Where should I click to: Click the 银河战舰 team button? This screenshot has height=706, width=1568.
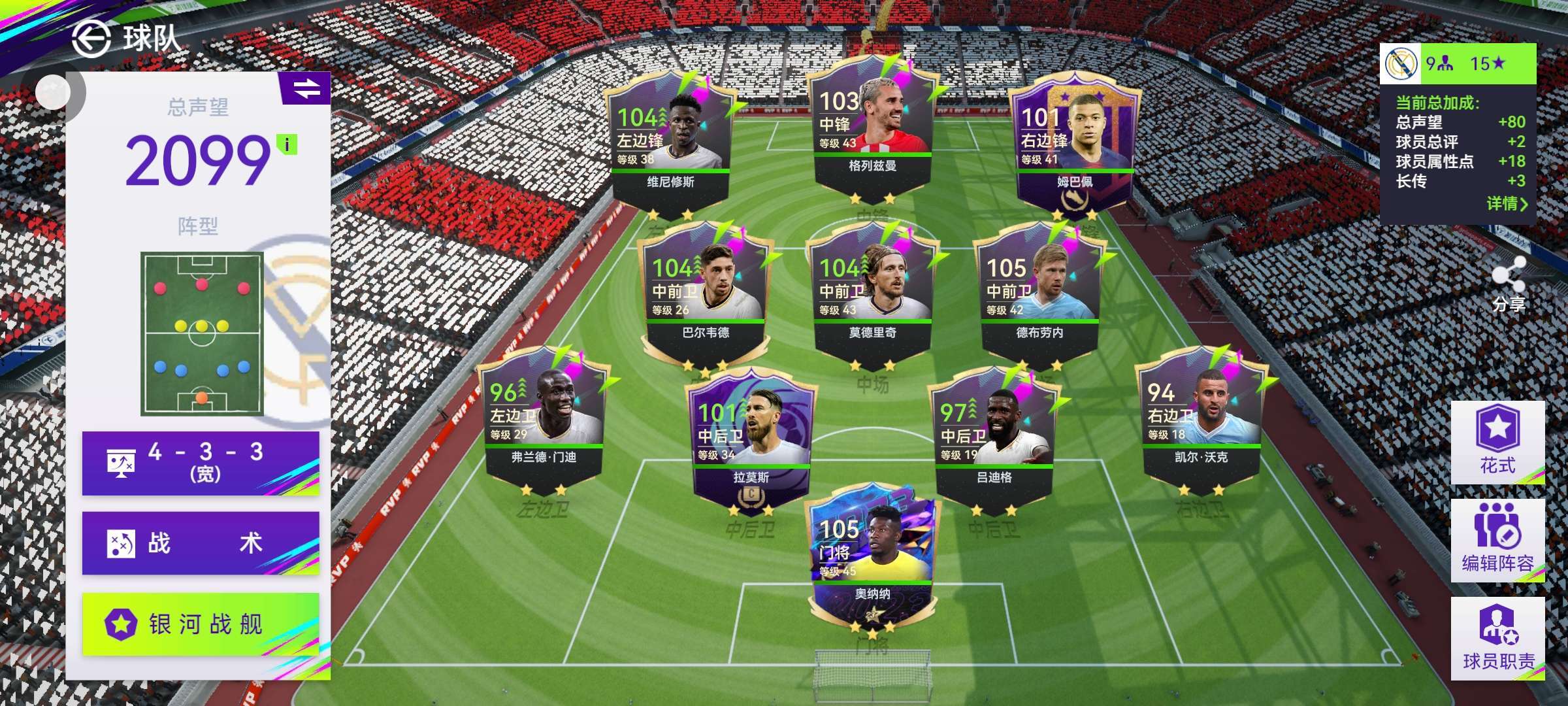(201, 624)
